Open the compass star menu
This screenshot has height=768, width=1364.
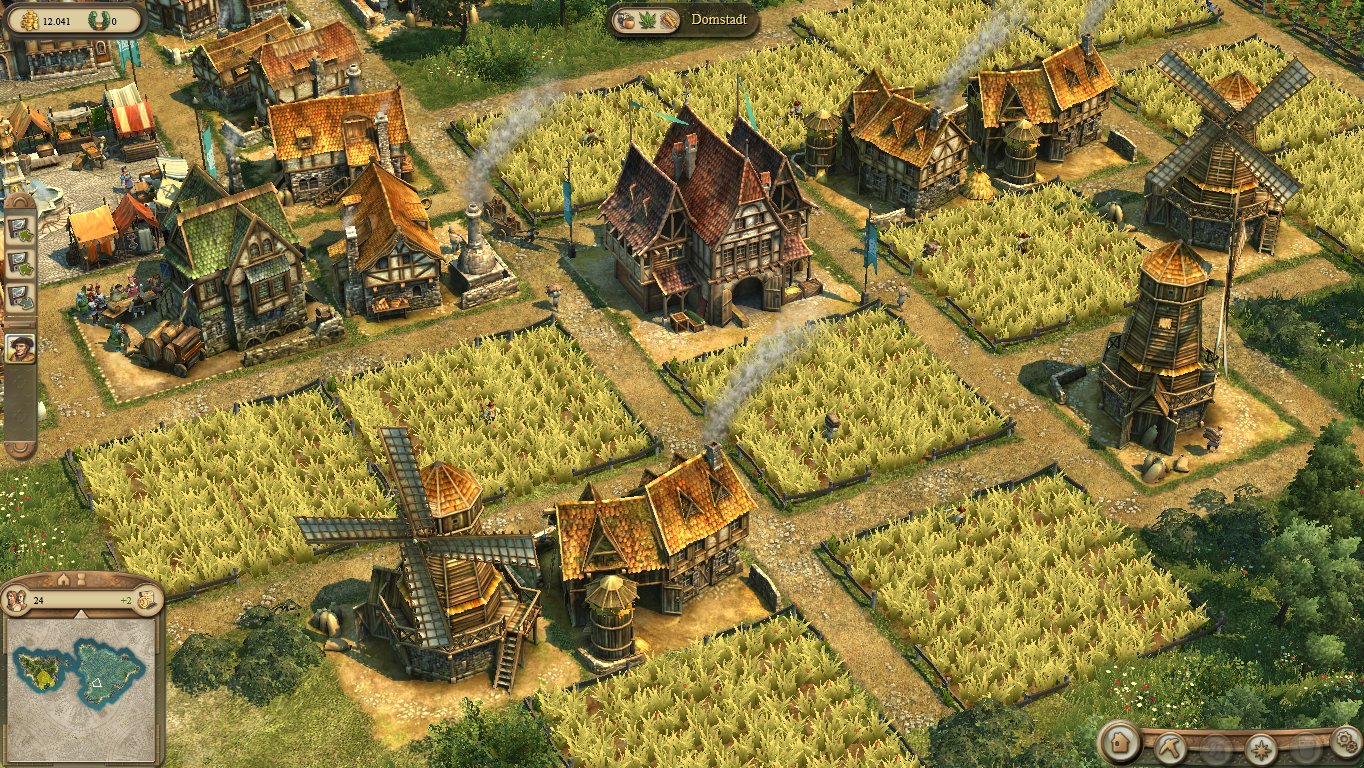(x=1261, y=748)
